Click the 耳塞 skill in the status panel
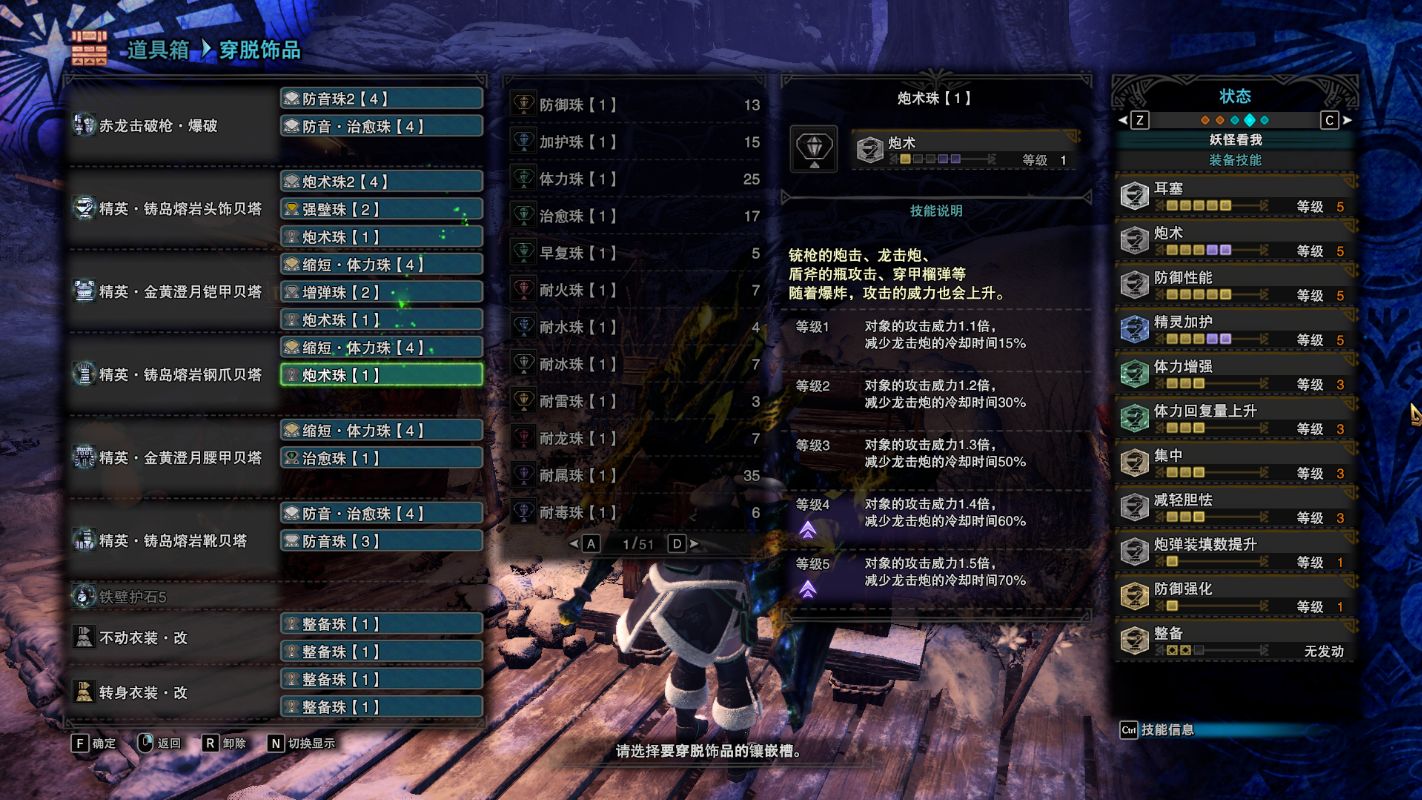The width and height of the screenshot is (1422, 800). point(1235,196)
